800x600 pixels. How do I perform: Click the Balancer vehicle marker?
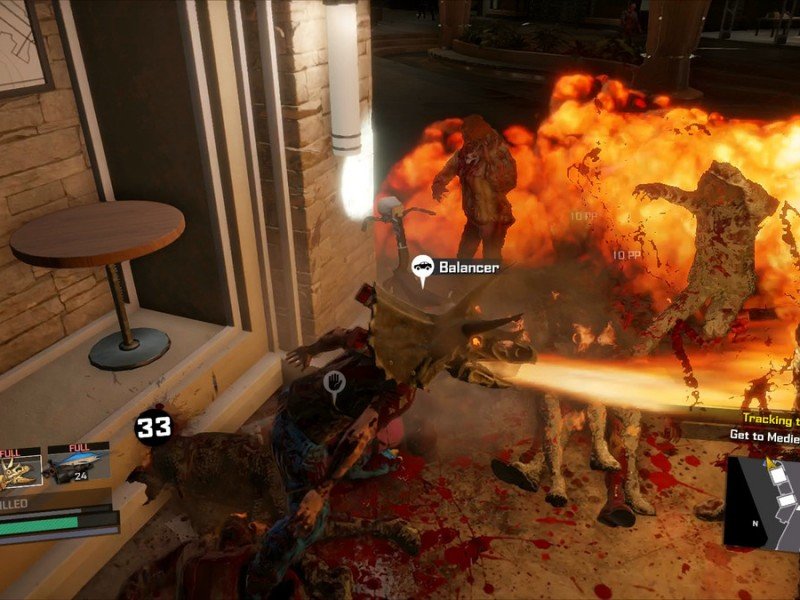[423, 267]
